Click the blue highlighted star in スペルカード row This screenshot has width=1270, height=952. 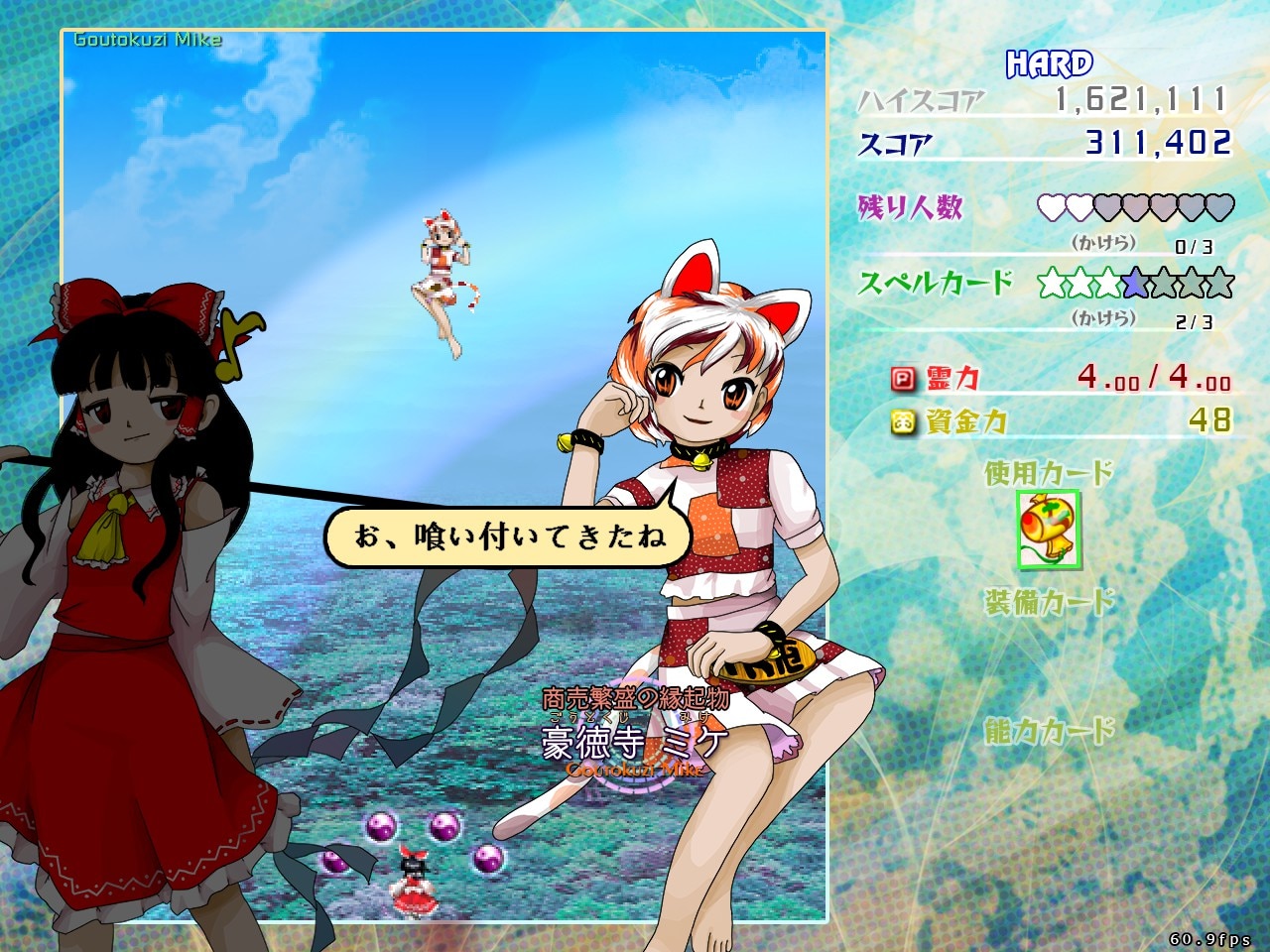click(x=1134, y=284)
